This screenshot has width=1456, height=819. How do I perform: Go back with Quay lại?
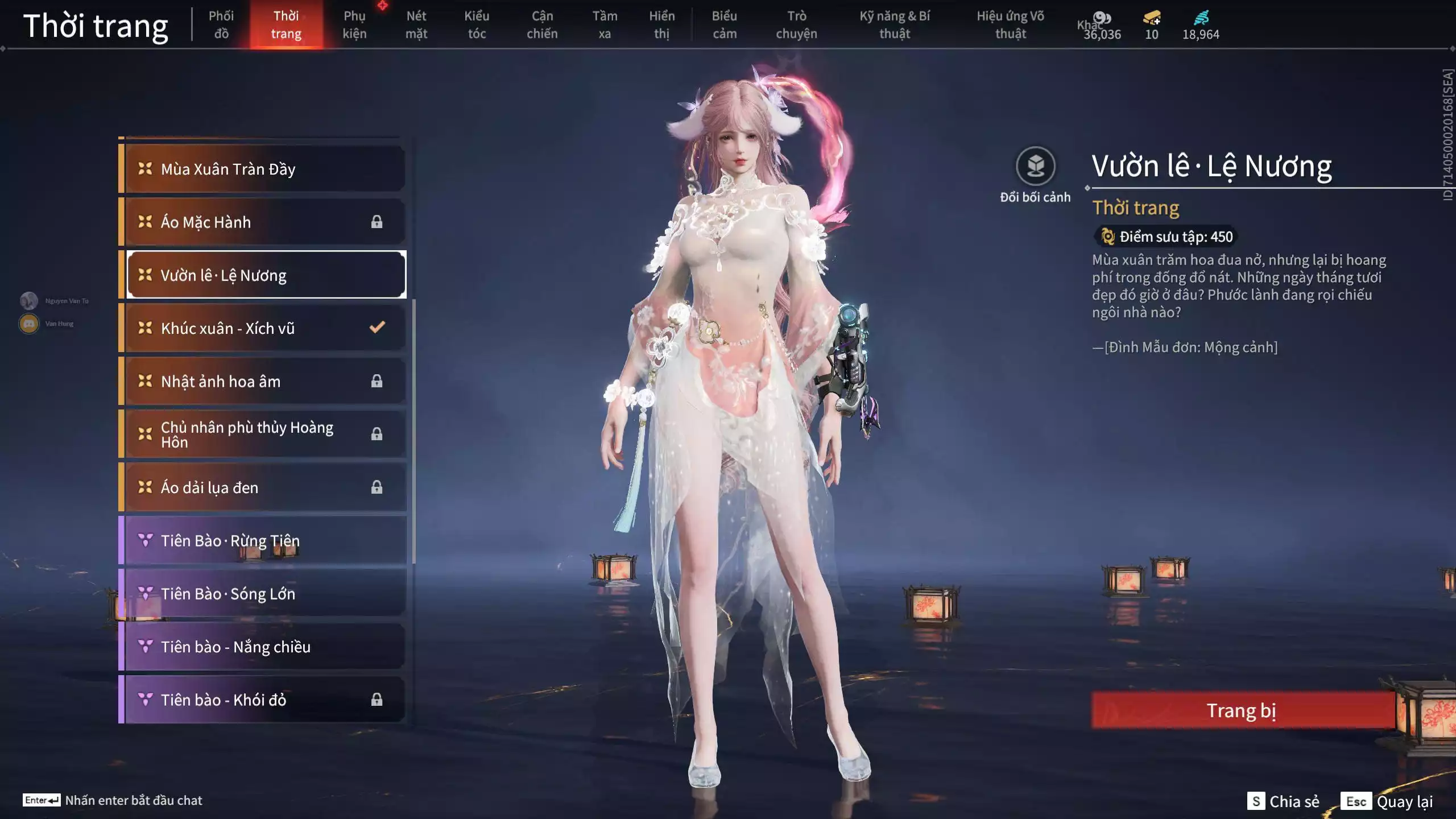click(x=1388, y=801)
